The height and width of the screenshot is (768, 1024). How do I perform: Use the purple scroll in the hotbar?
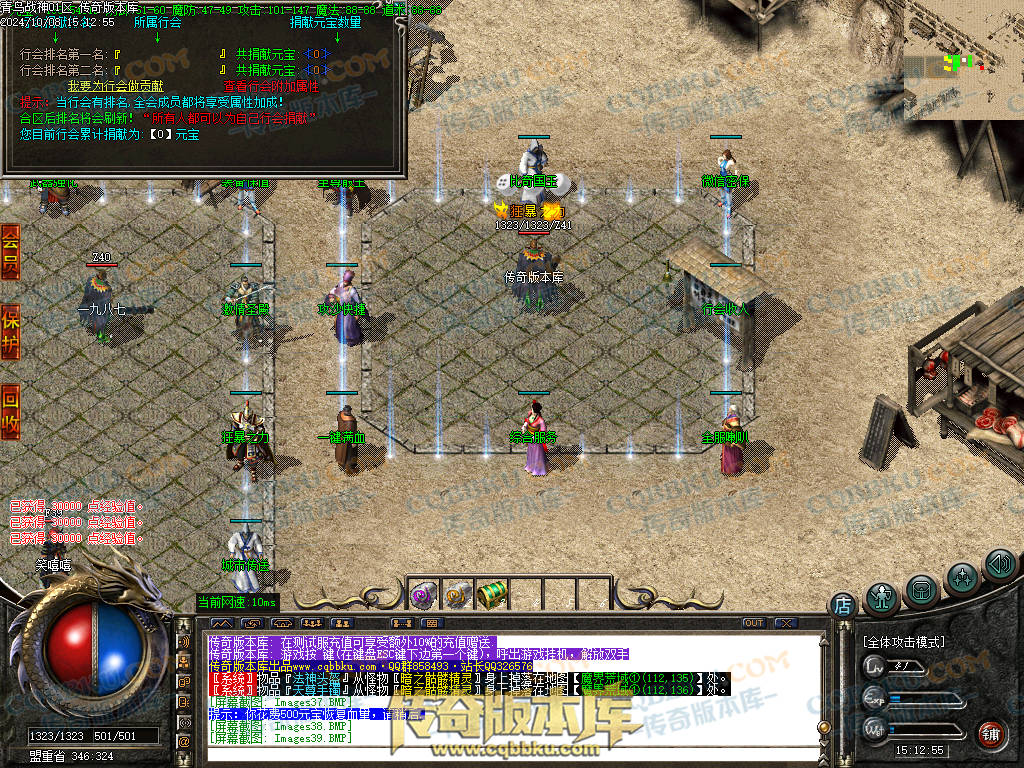422,595
